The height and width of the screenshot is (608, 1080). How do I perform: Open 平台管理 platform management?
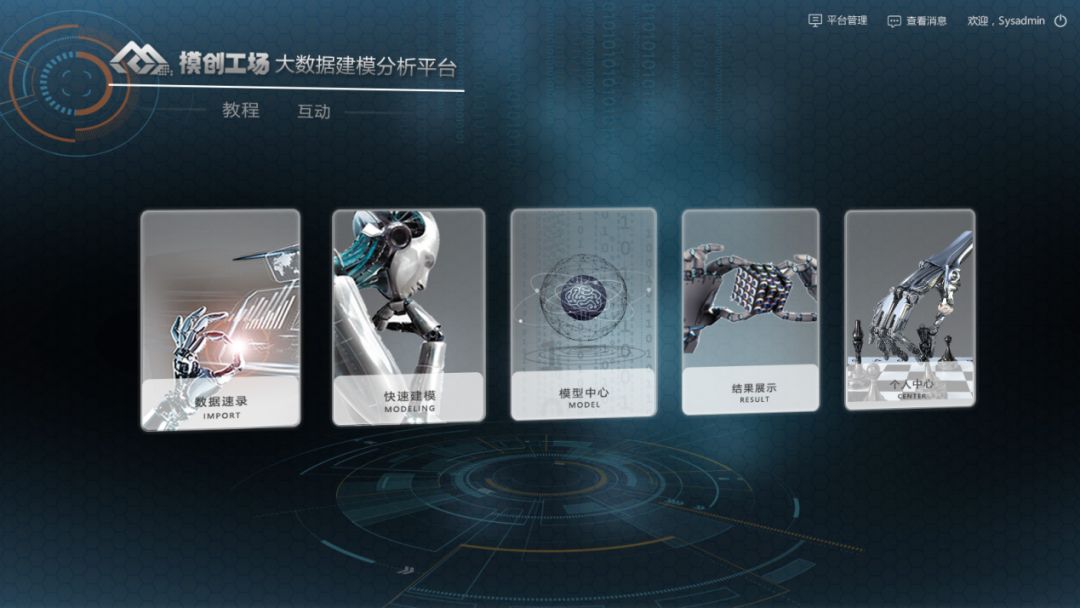click(838, 20)
